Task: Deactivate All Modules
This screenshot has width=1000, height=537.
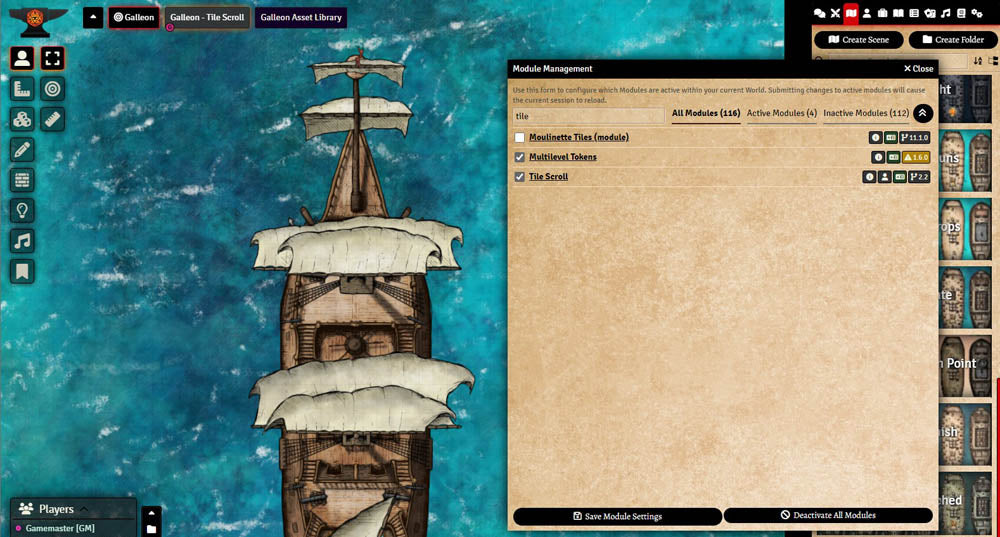Action: coord(828,516)
